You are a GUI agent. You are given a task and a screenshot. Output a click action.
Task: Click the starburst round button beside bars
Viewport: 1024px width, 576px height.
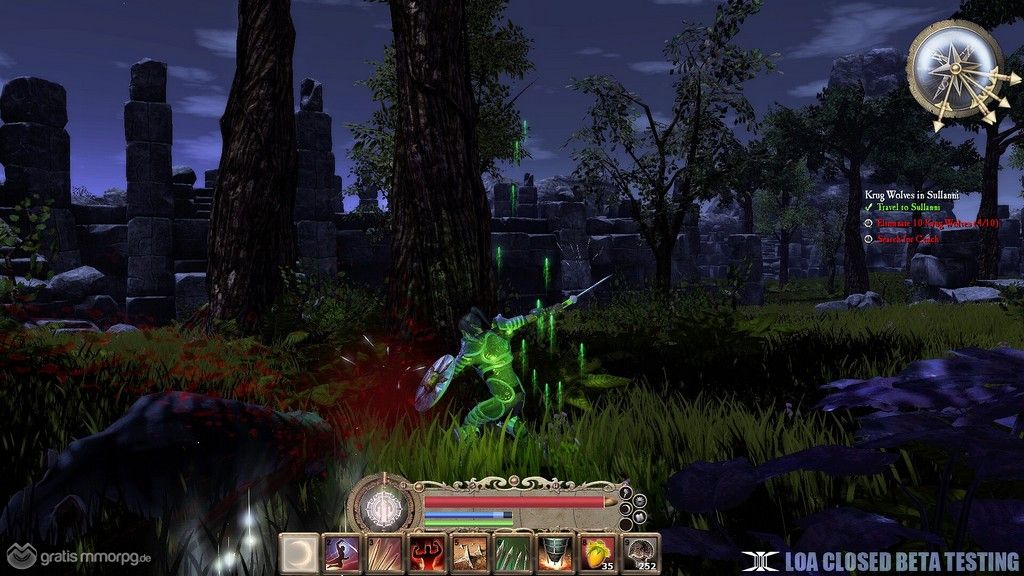(x=638, y=502)
